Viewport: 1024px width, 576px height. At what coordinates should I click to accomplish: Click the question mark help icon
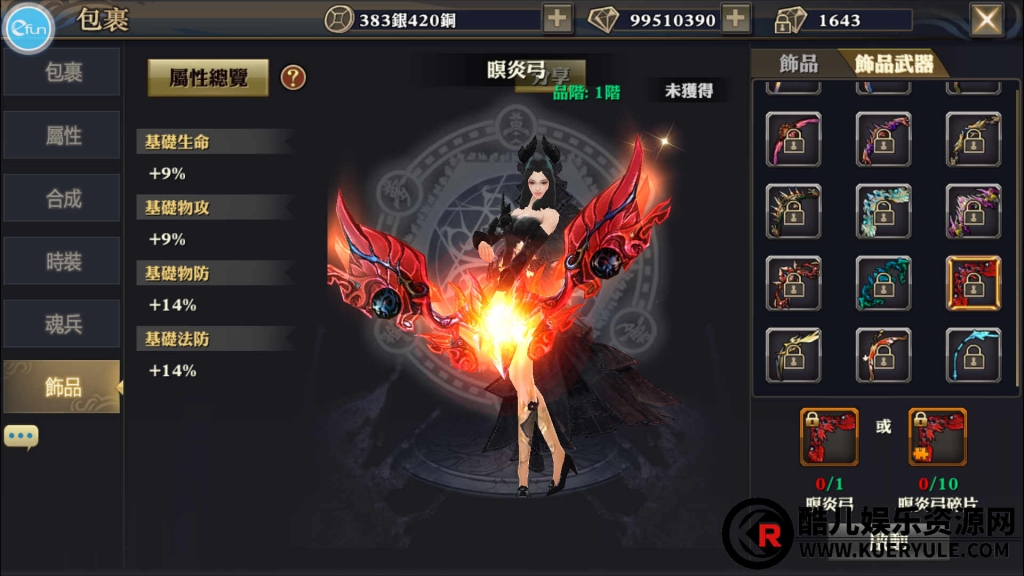click(x=293, y=77)
